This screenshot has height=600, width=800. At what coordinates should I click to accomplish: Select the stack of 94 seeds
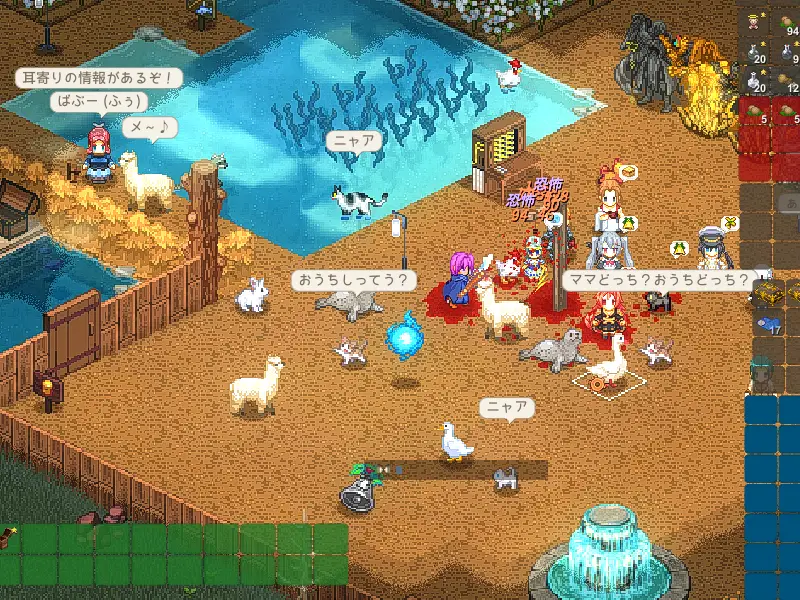click(x=788, y=20)
